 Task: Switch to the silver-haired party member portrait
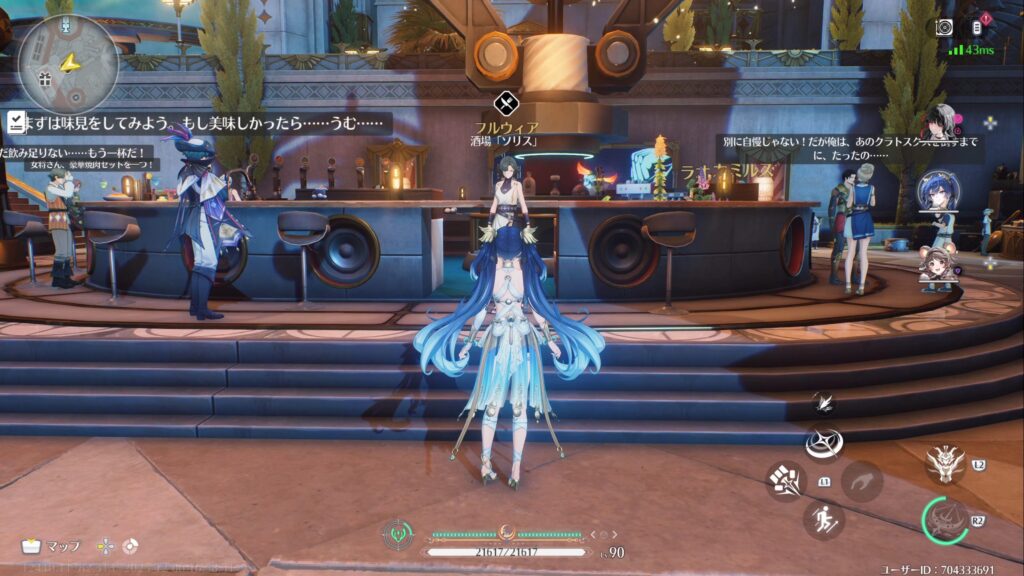941,122
